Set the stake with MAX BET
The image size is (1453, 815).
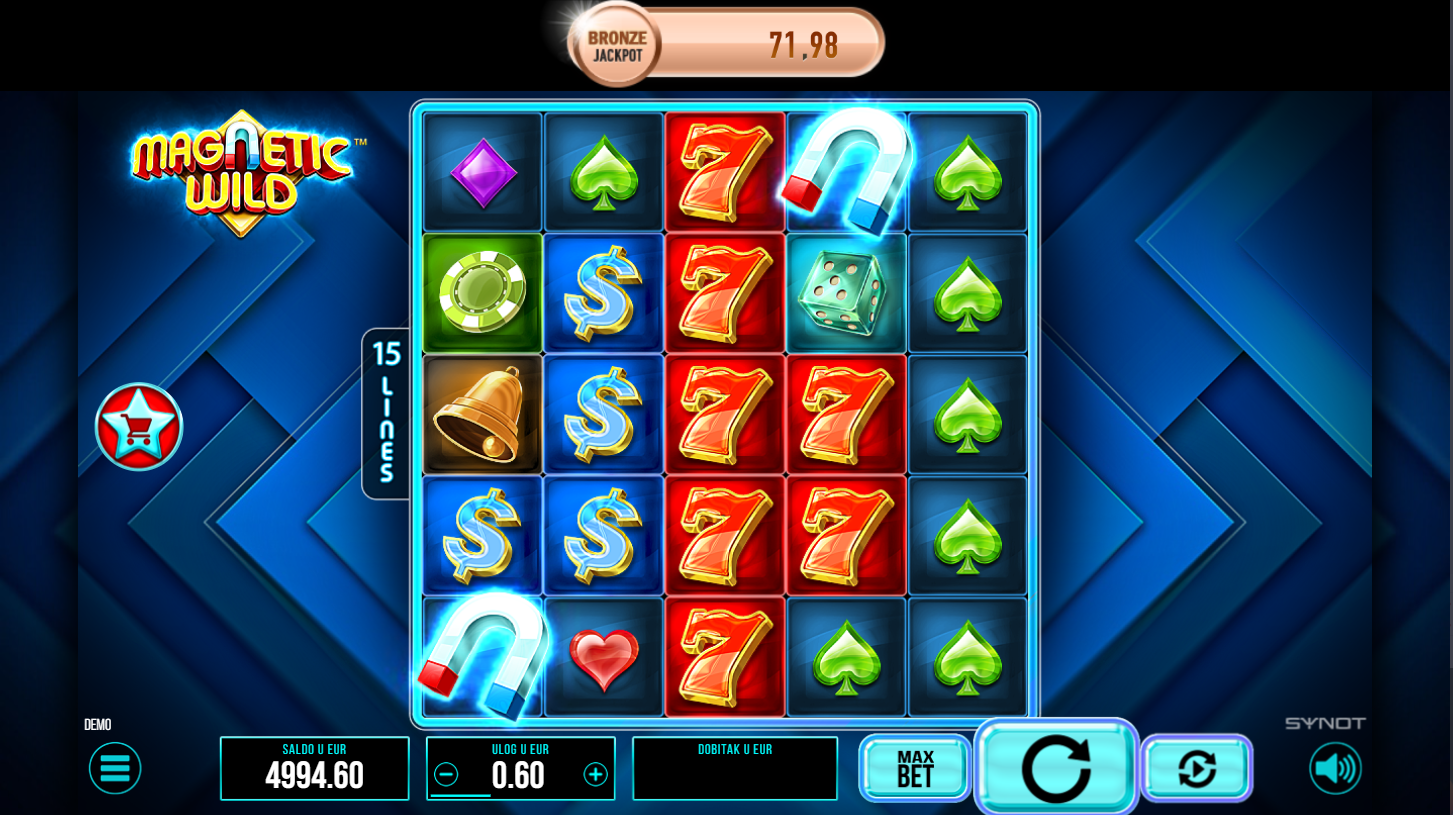click(x=915, y=768)
